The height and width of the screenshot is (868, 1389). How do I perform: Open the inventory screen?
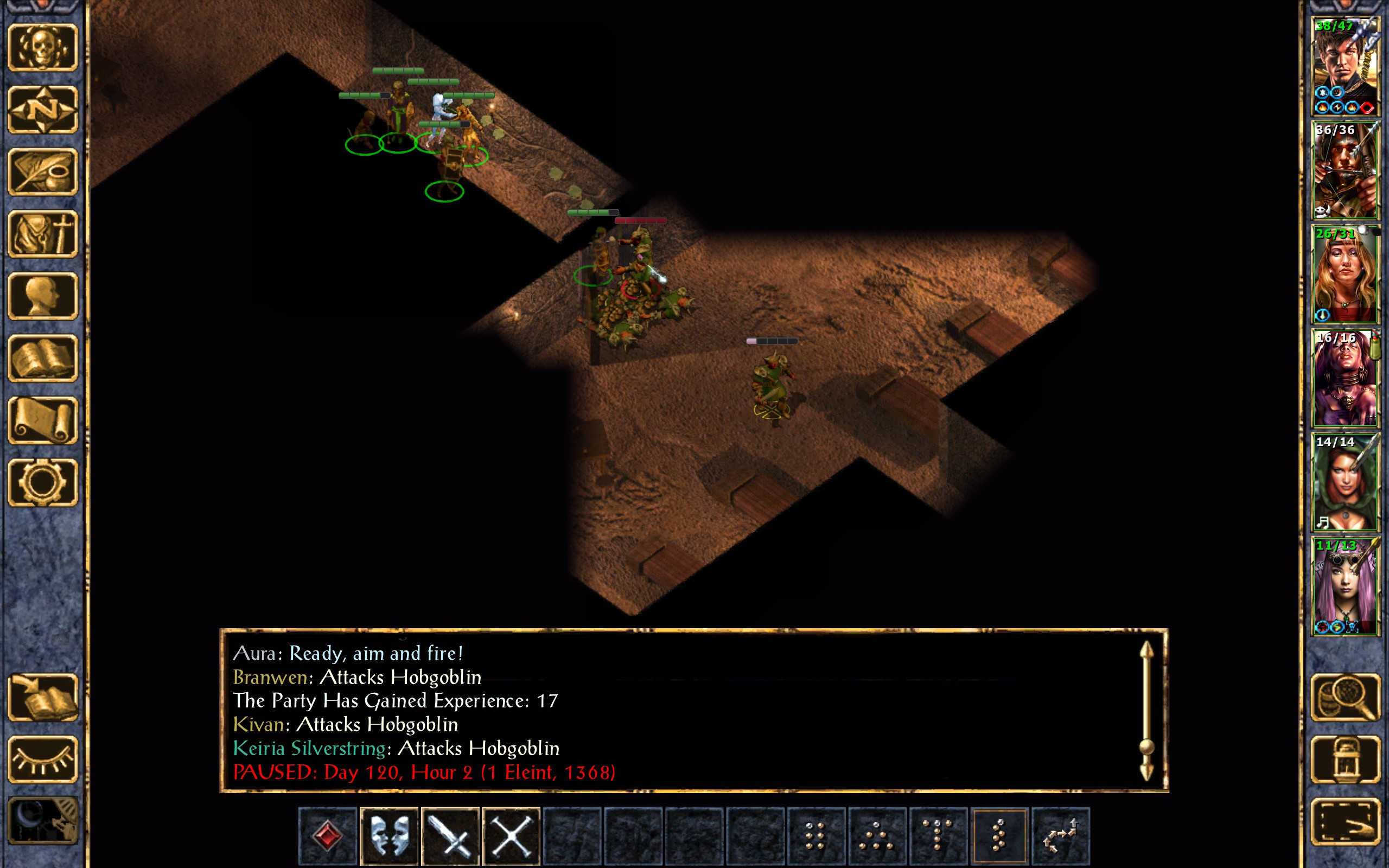[43, 234]
